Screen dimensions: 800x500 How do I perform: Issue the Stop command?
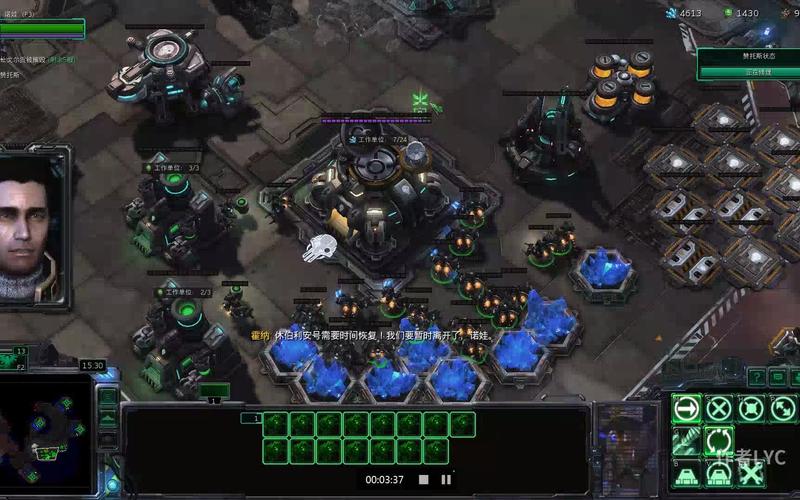click(x=719, y=408)
